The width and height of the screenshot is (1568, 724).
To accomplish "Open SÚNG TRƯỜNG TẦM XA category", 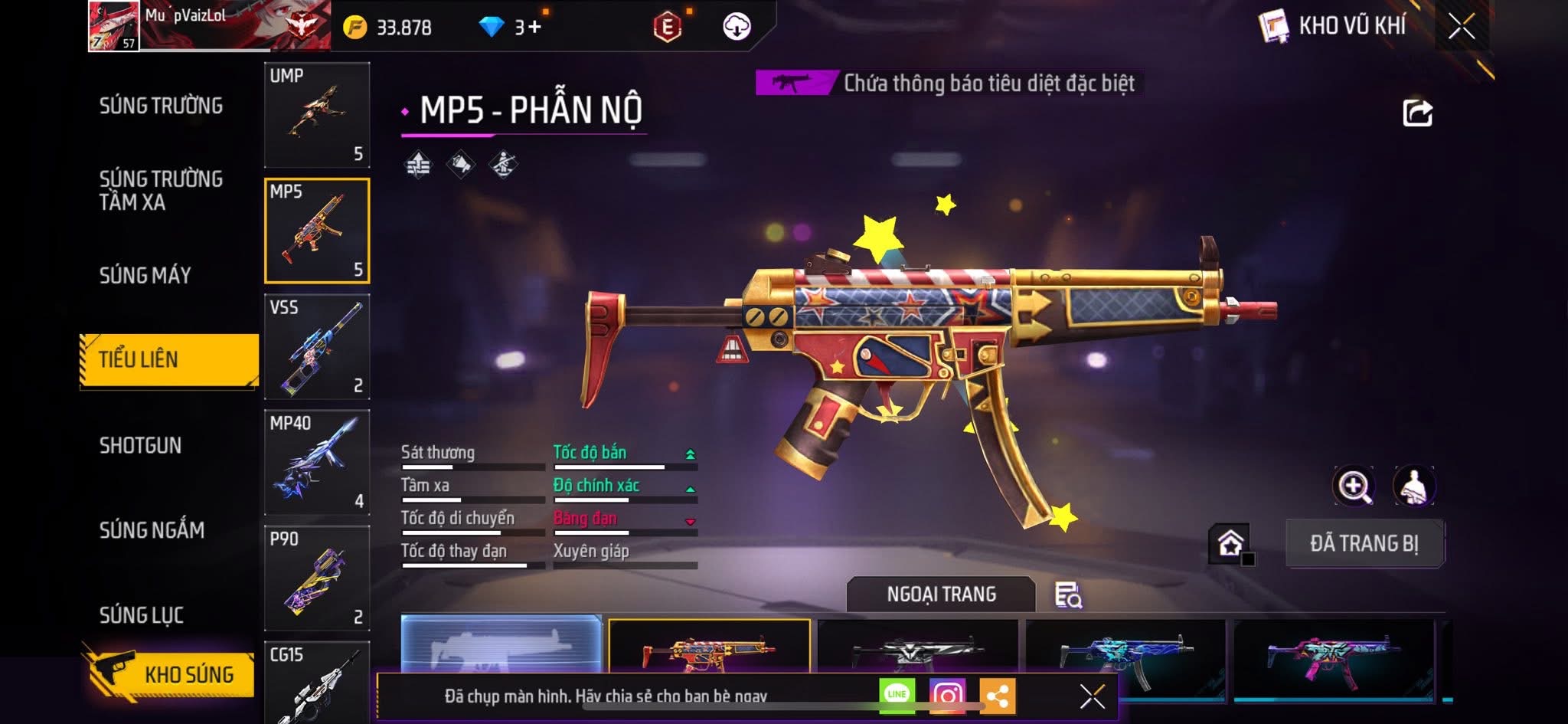I will pyautogui.click(x=161, y=190).
